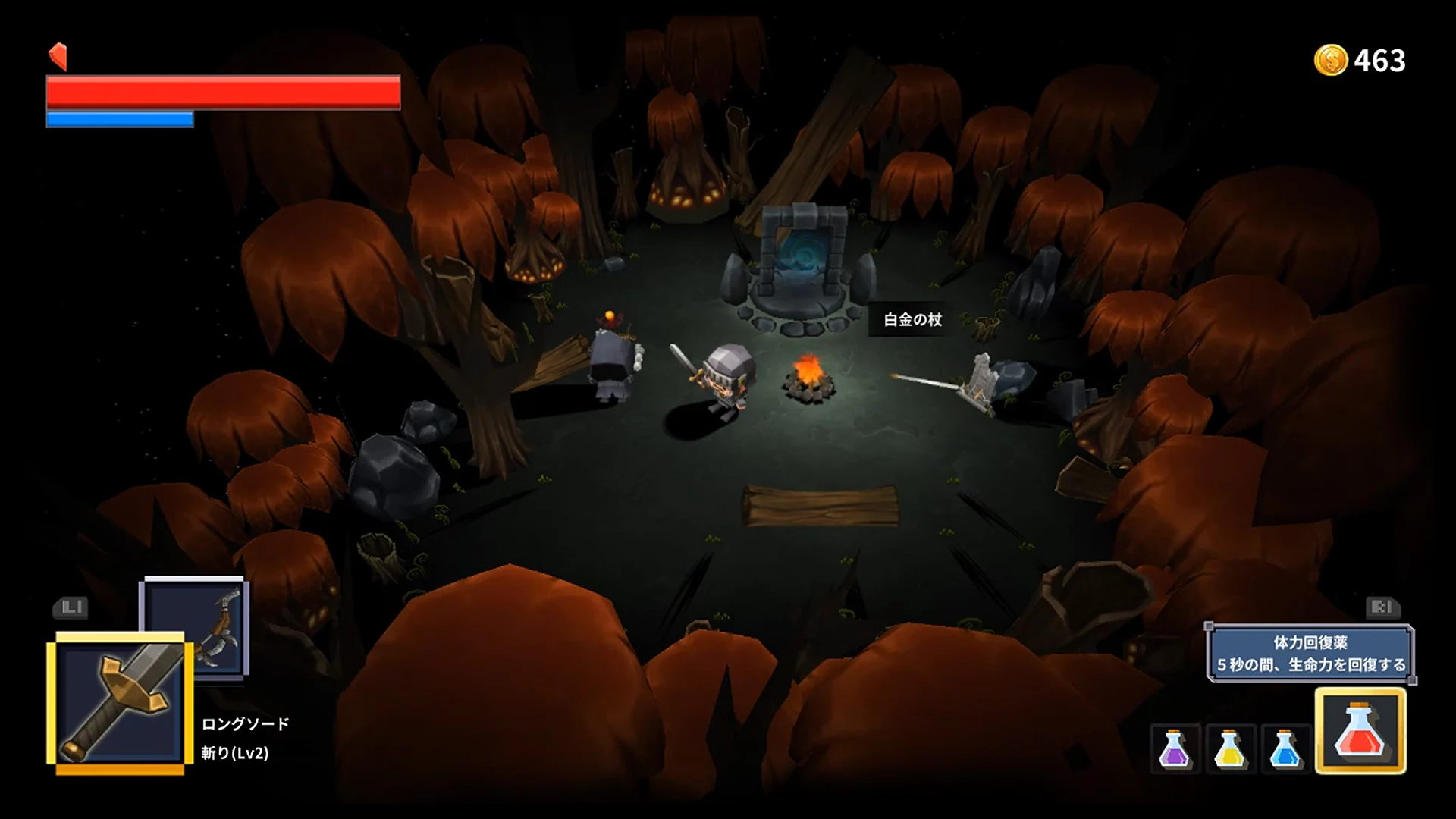Click the blue mana bar

(120, 118)
